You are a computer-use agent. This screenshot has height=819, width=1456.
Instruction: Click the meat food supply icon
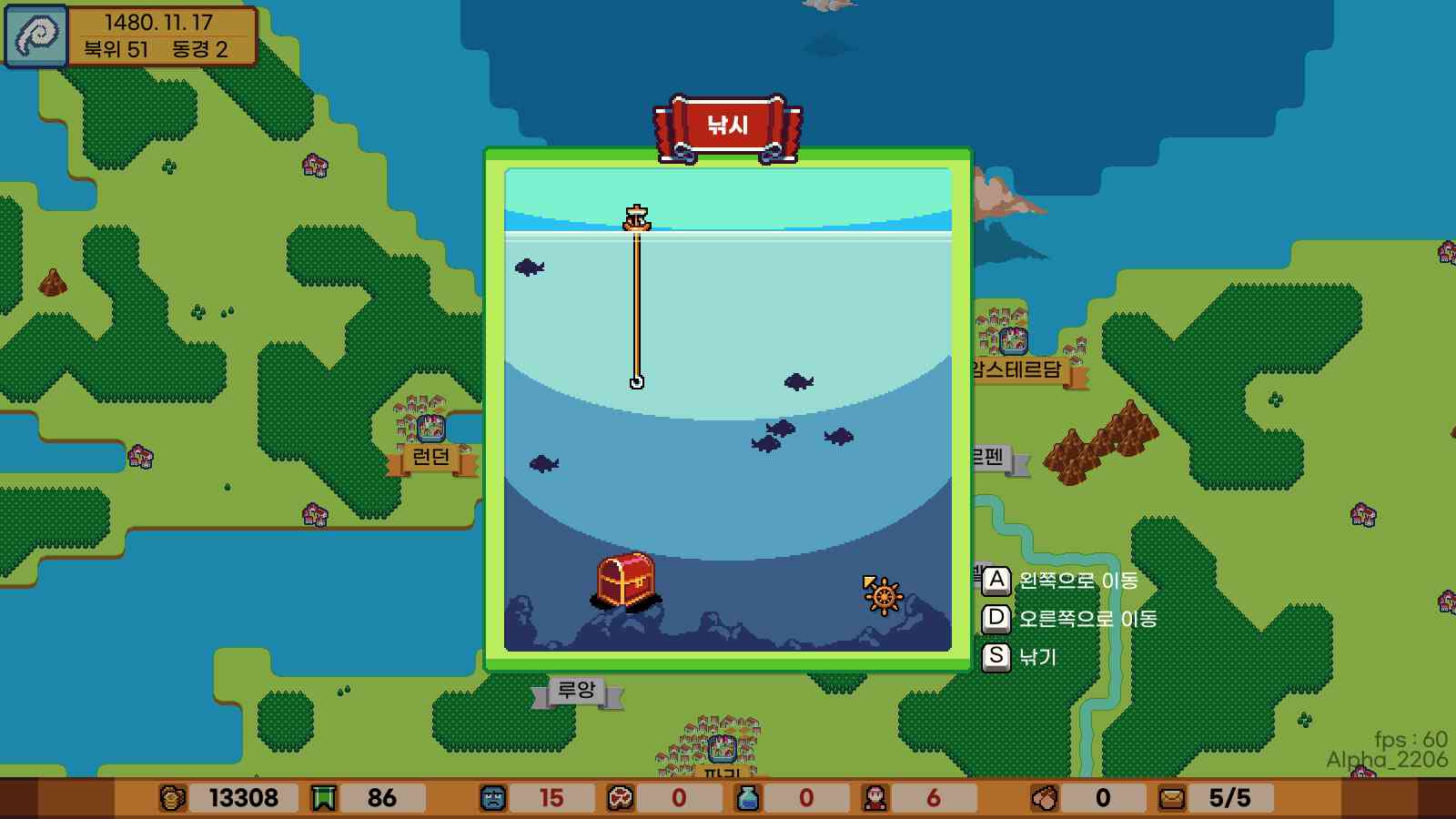[x=622, y=797]
